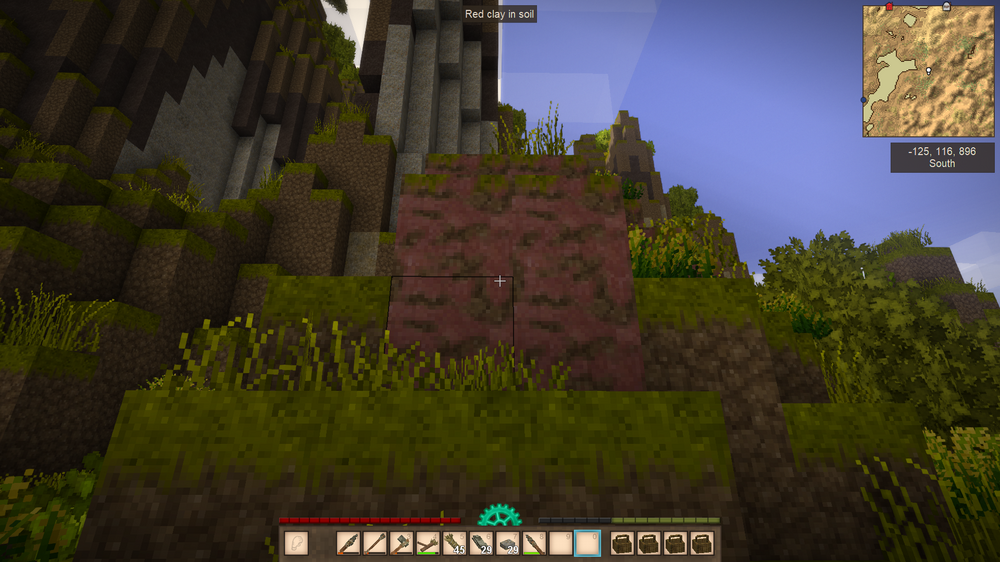Switch to the tool in hotbar slot 8

point(535,543)
